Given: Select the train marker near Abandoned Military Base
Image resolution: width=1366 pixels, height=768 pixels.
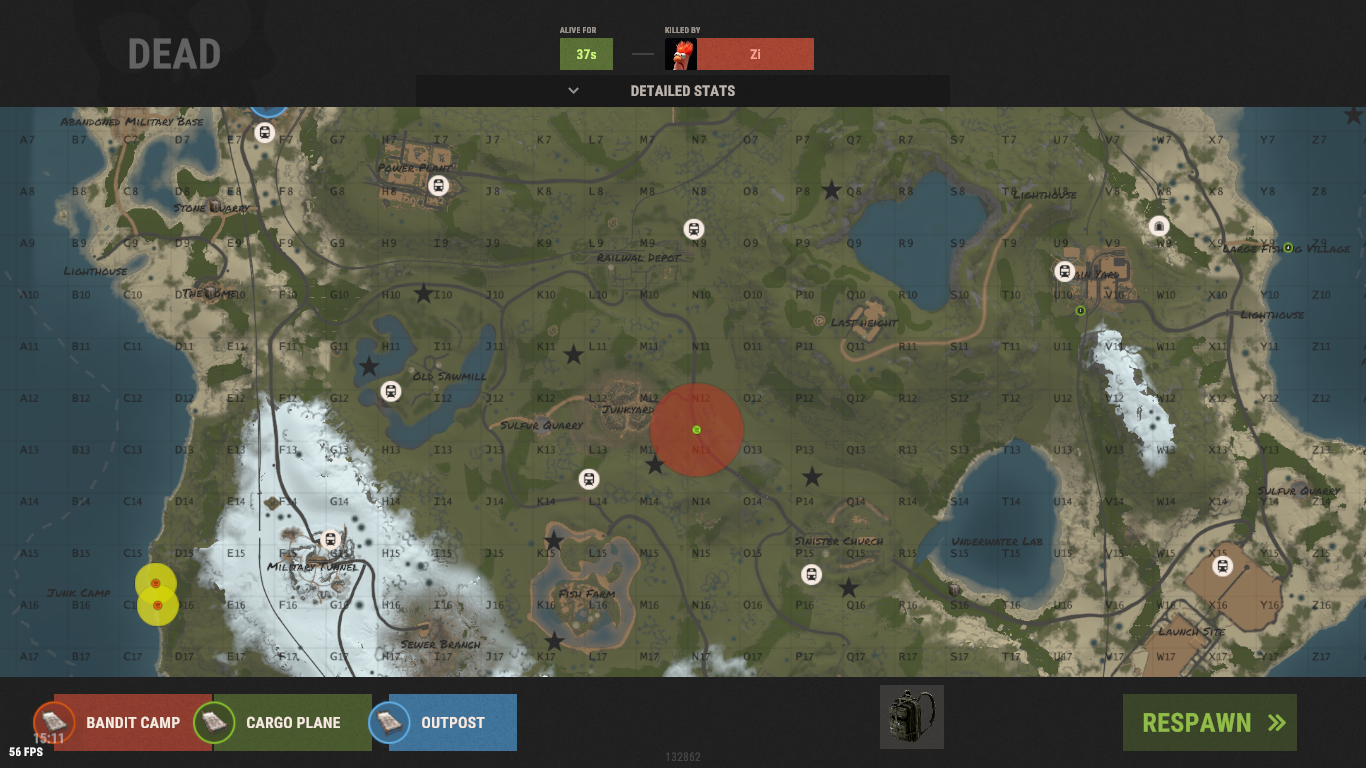Looking at the screenshot, I should click(x=265, y=132).
